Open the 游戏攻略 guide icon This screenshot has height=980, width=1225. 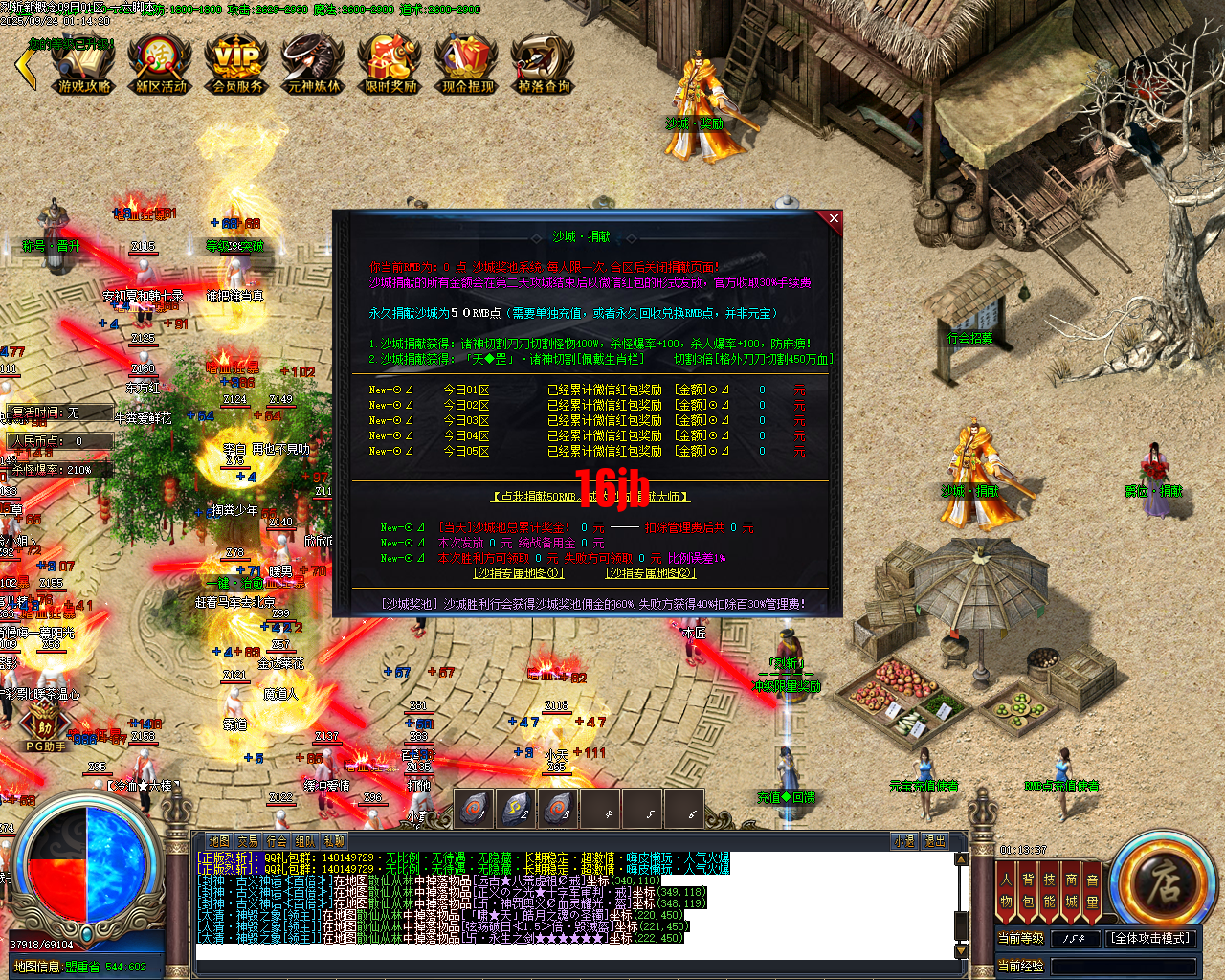(x=83, y=64)
